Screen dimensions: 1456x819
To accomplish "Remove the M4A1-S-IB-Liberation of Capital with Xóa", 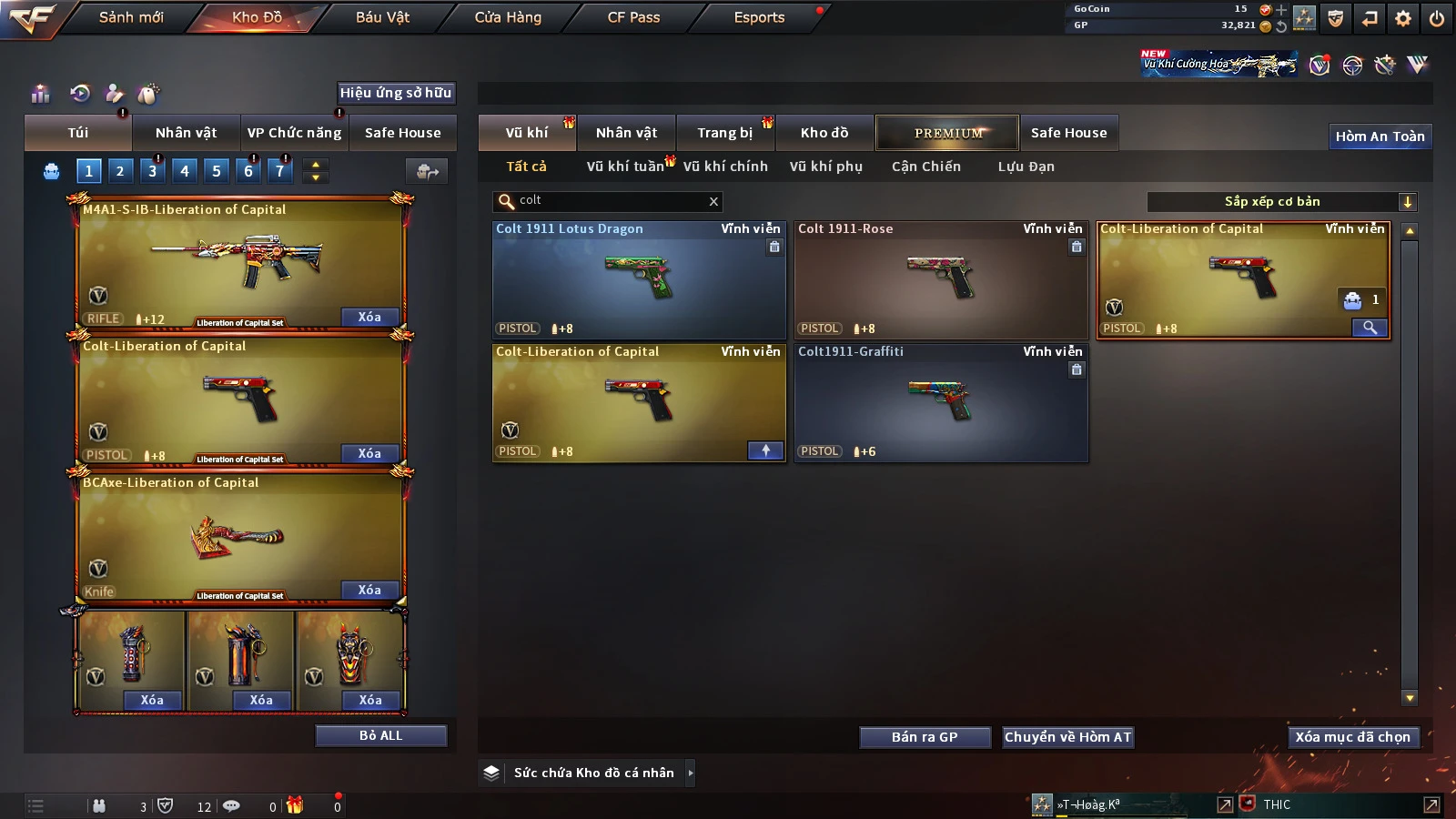I will pyautogui.click(x=369, y=317).
